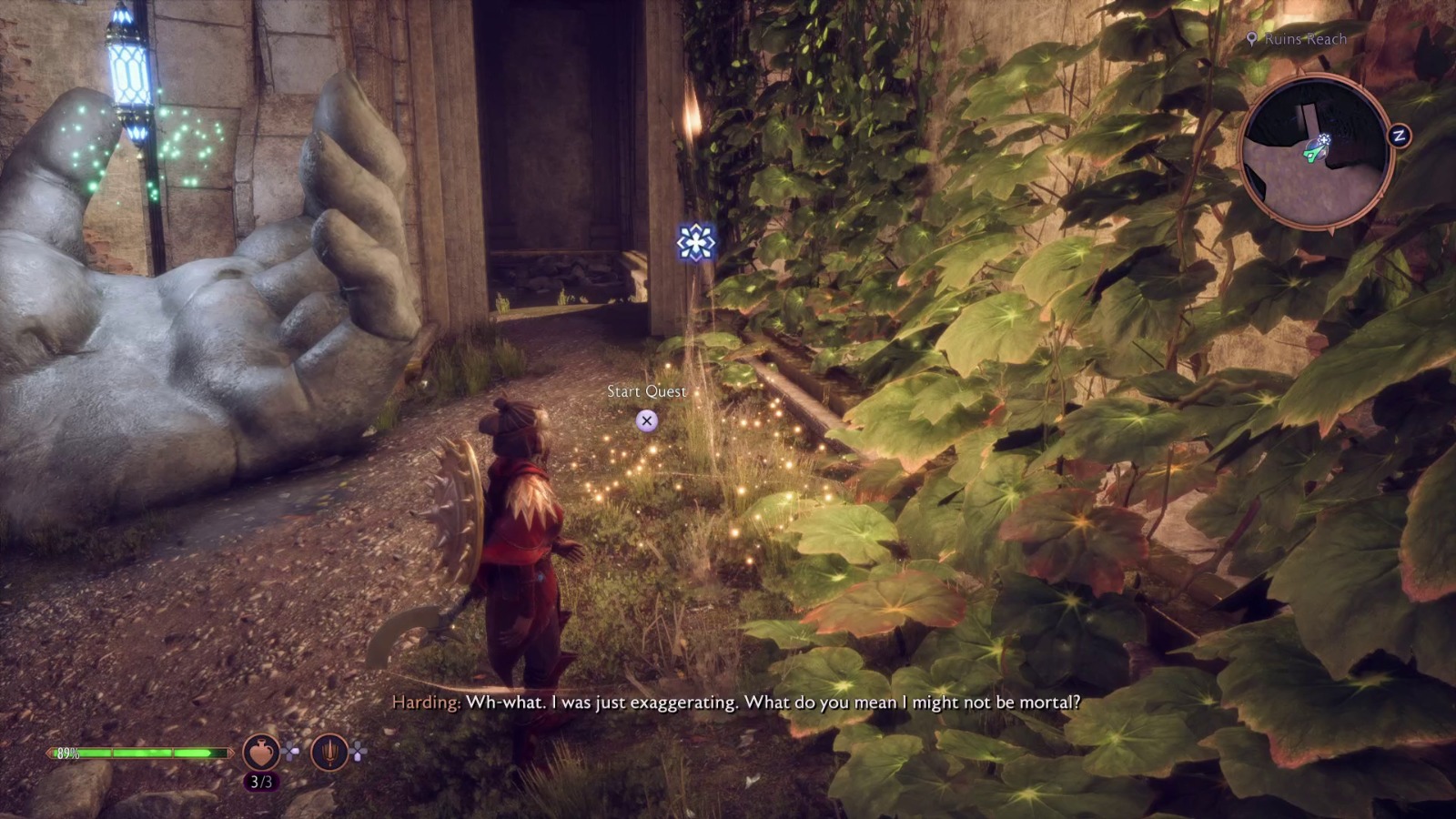Click the arrow cap on the health bar's right end
Screen dimensions: 1456x819
click(x=230, y=753)
